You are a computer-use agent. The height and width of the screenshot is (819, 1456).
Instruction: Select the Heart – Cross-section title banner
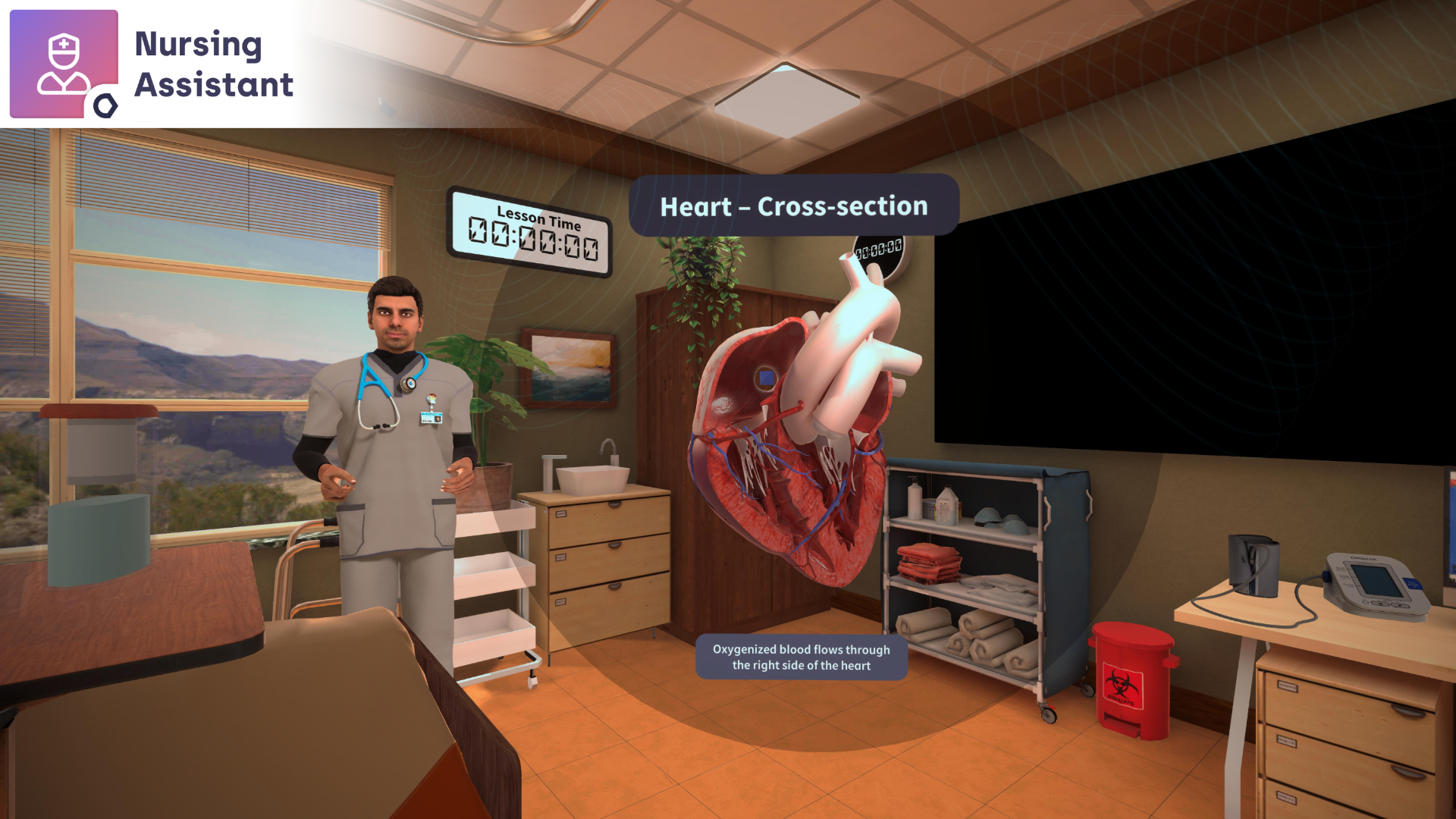(x=793, y=206)
